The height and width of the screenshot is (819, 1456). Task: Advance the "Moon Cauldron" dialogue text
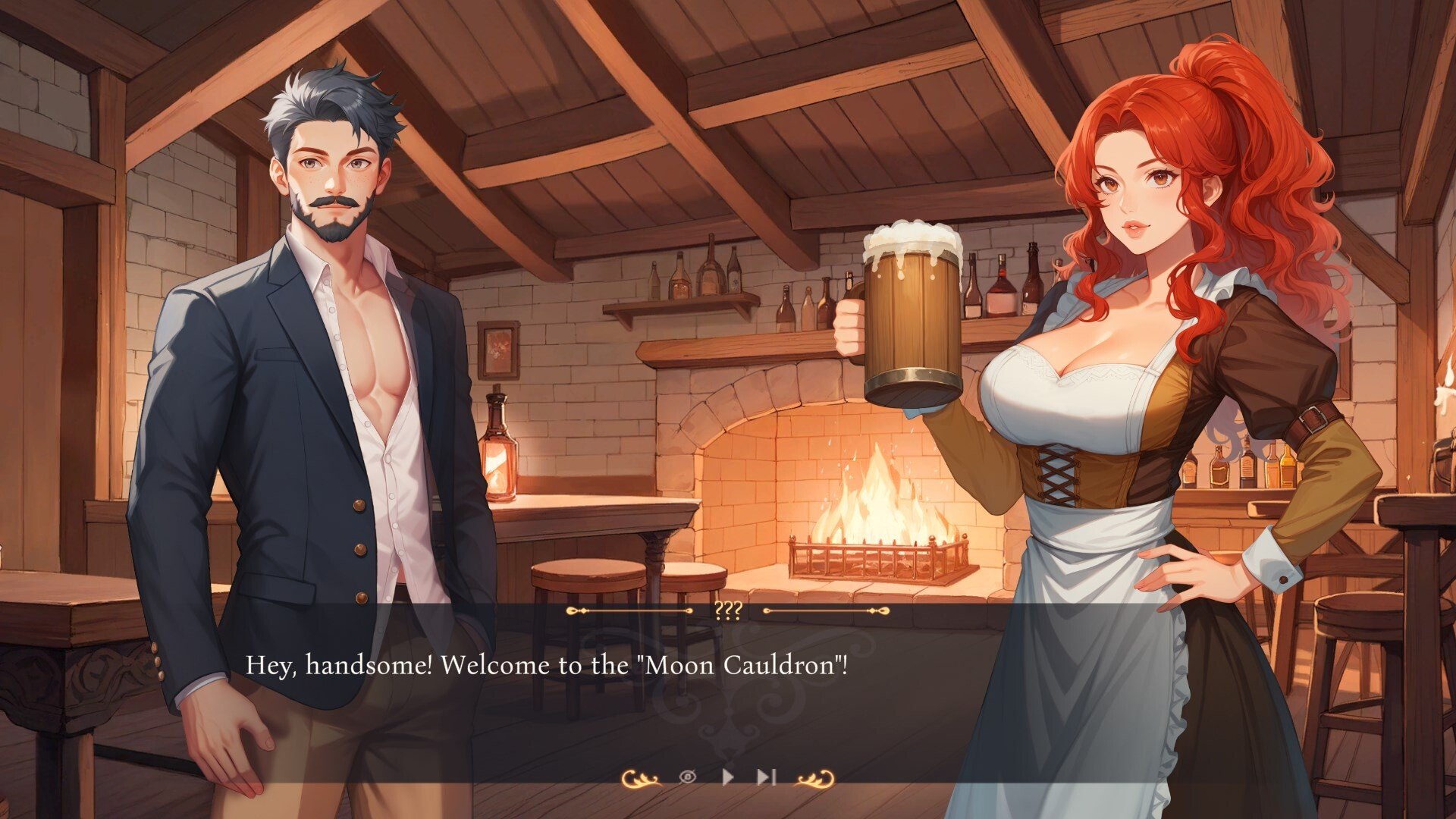pos(546,666)
